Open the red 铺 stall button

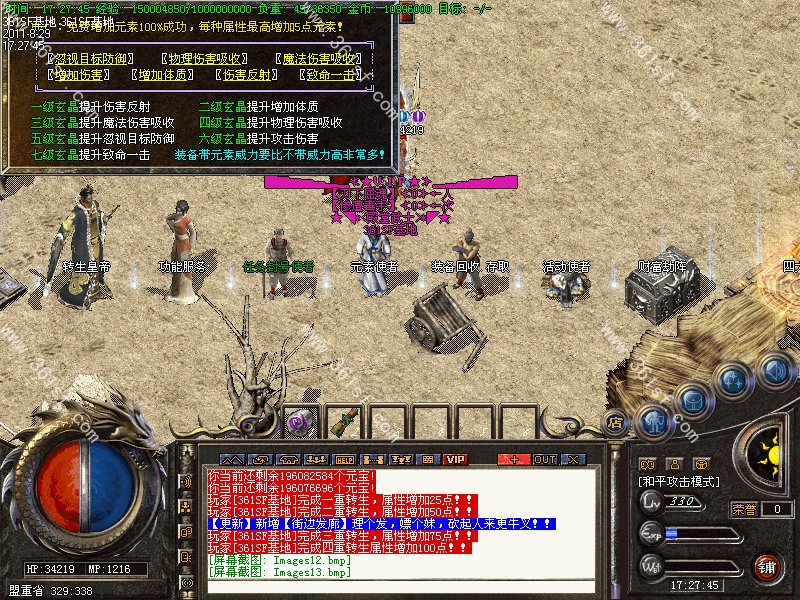click(766, 567)
